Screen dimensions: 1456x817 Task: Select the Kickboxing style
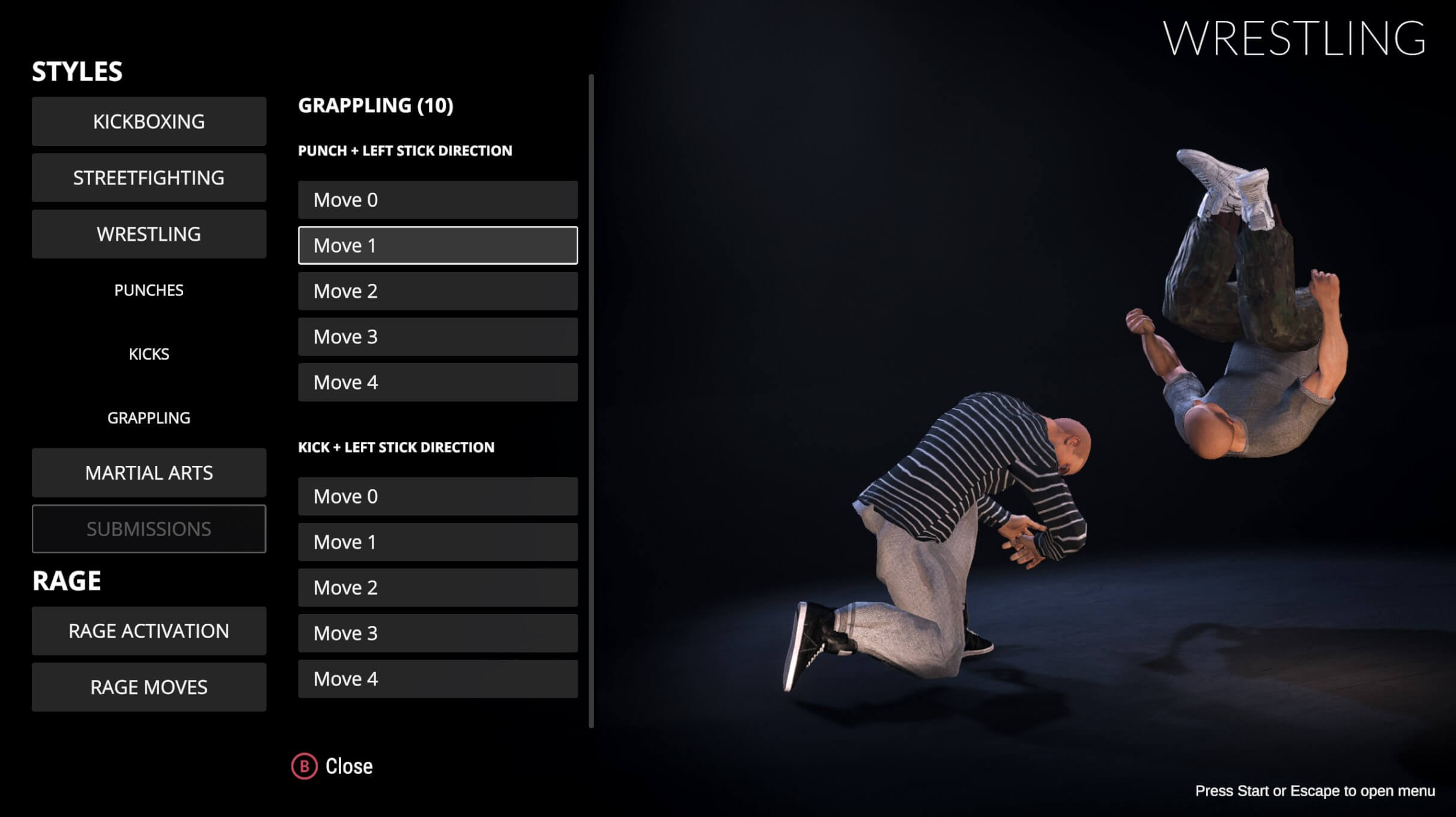(148, 121)
